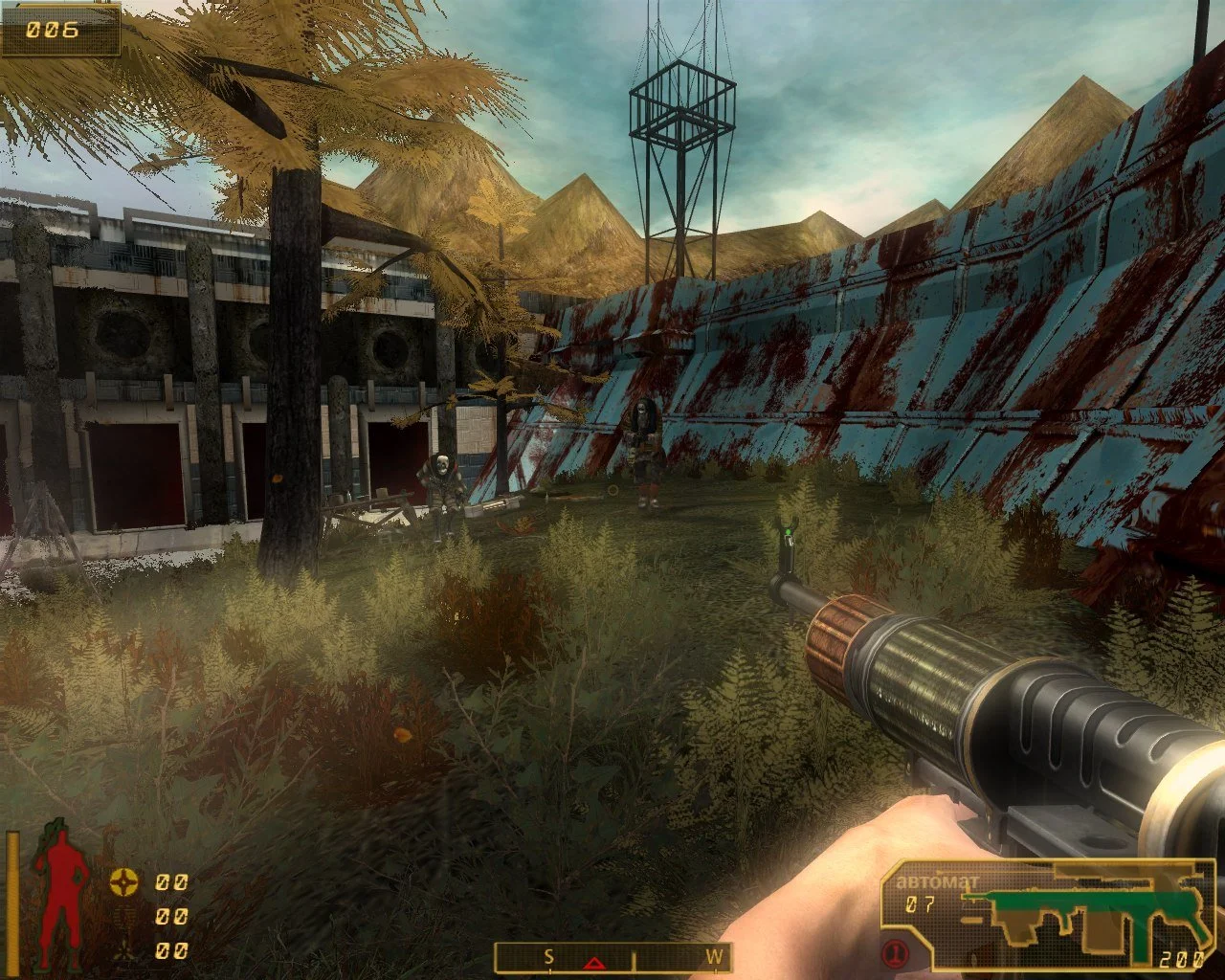This screenshot has height=980, width=1225.
Task: Click the dim radiation trefoil icon
Action: 123,950
